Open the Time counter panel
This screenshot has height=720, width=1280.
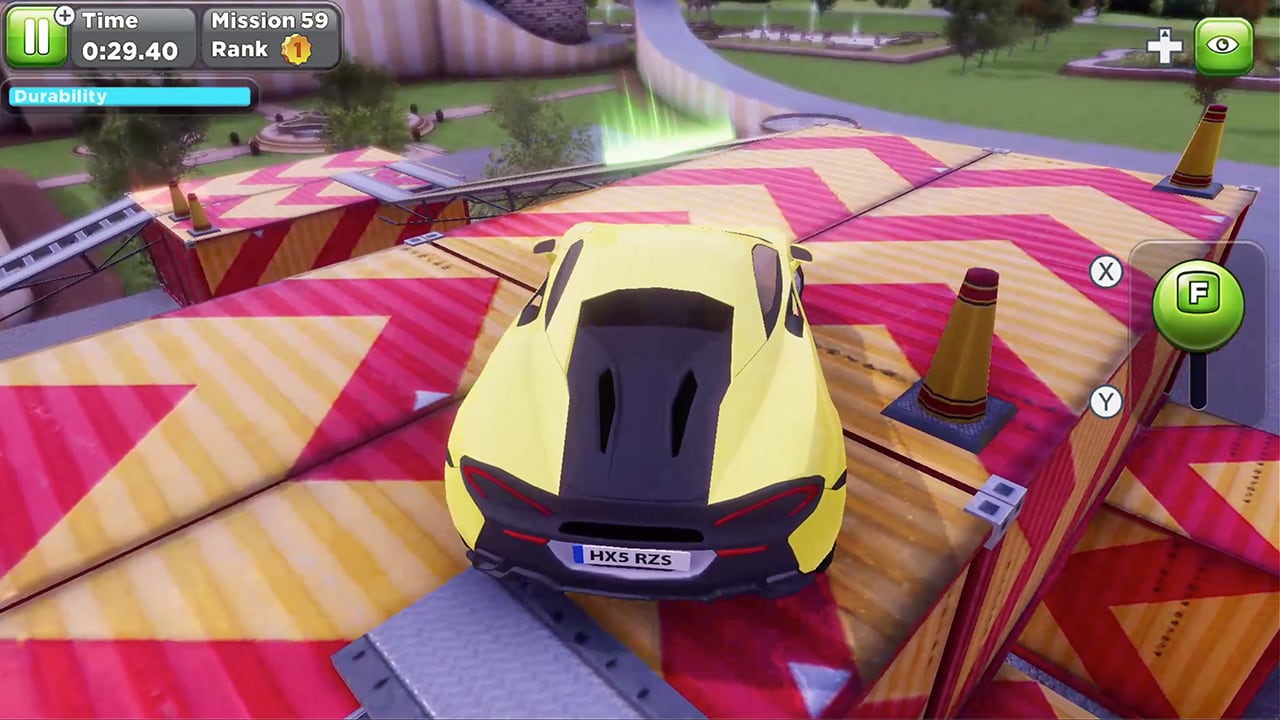tap(130, 35)
